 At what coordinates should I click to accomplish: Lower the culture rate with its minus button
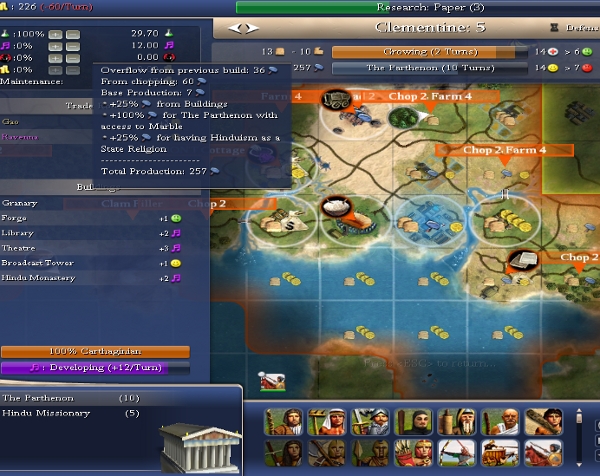click(73, 46)
